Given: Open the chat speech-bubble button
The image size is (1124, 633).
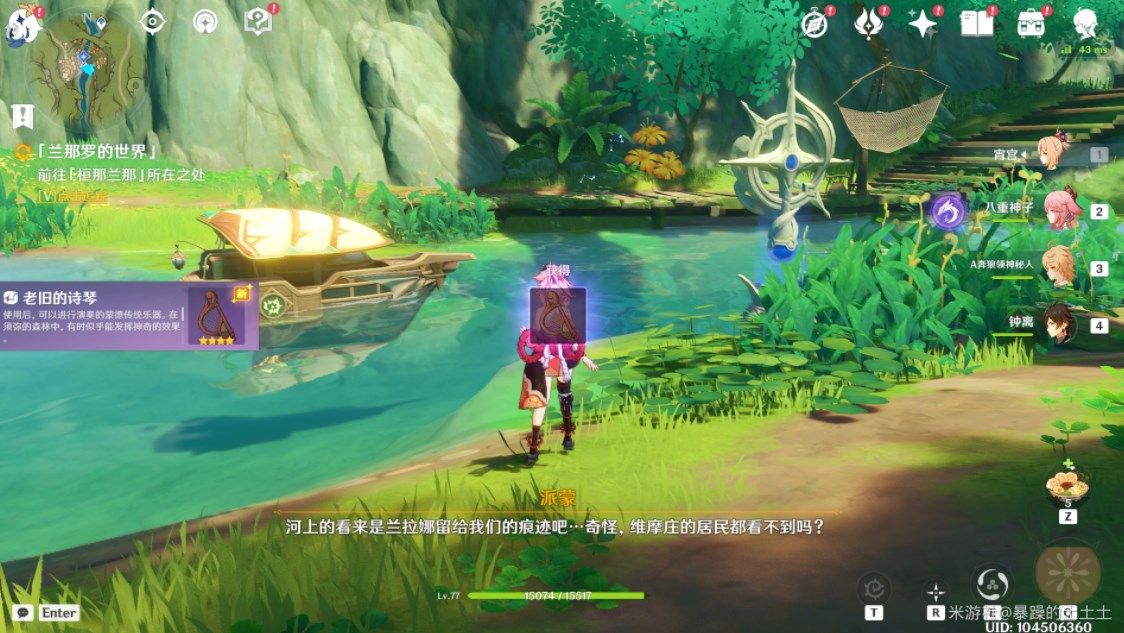Looking at the screenshot, I should [22, 612].
